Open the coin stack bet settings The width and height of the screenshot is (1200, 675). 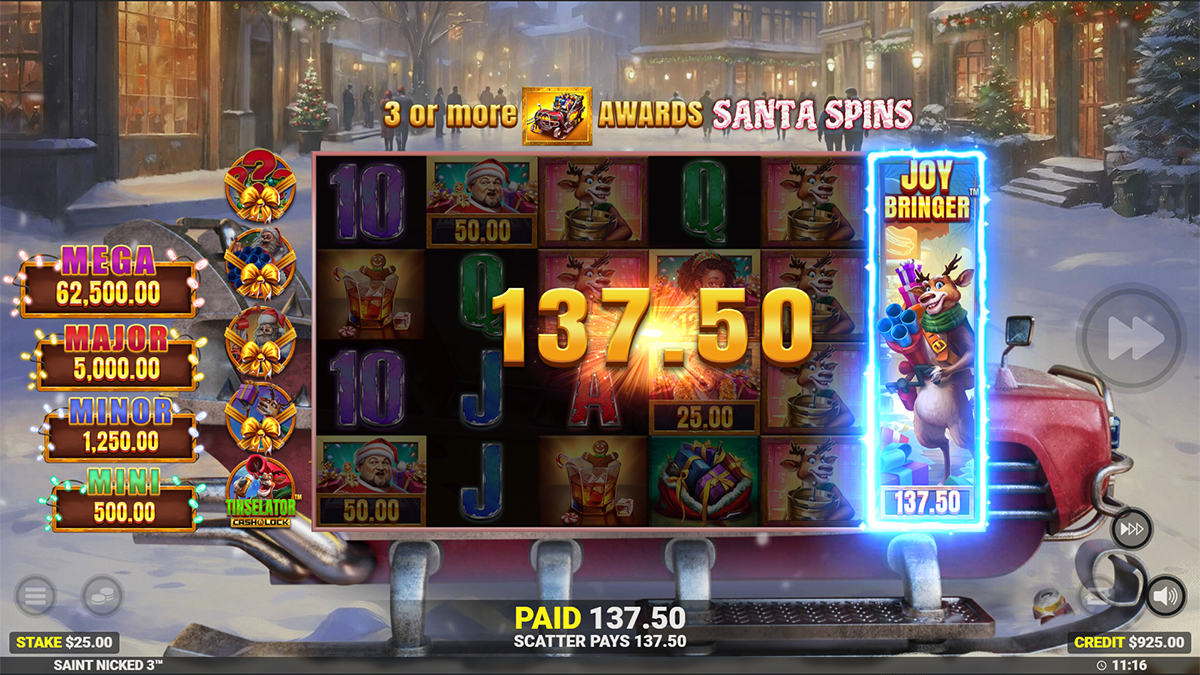[x=102, y=597]
